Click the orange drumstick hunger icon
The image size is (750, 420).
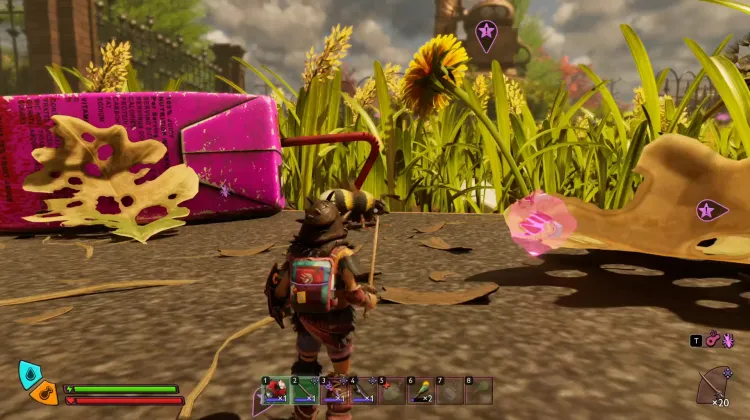[45, 393]
